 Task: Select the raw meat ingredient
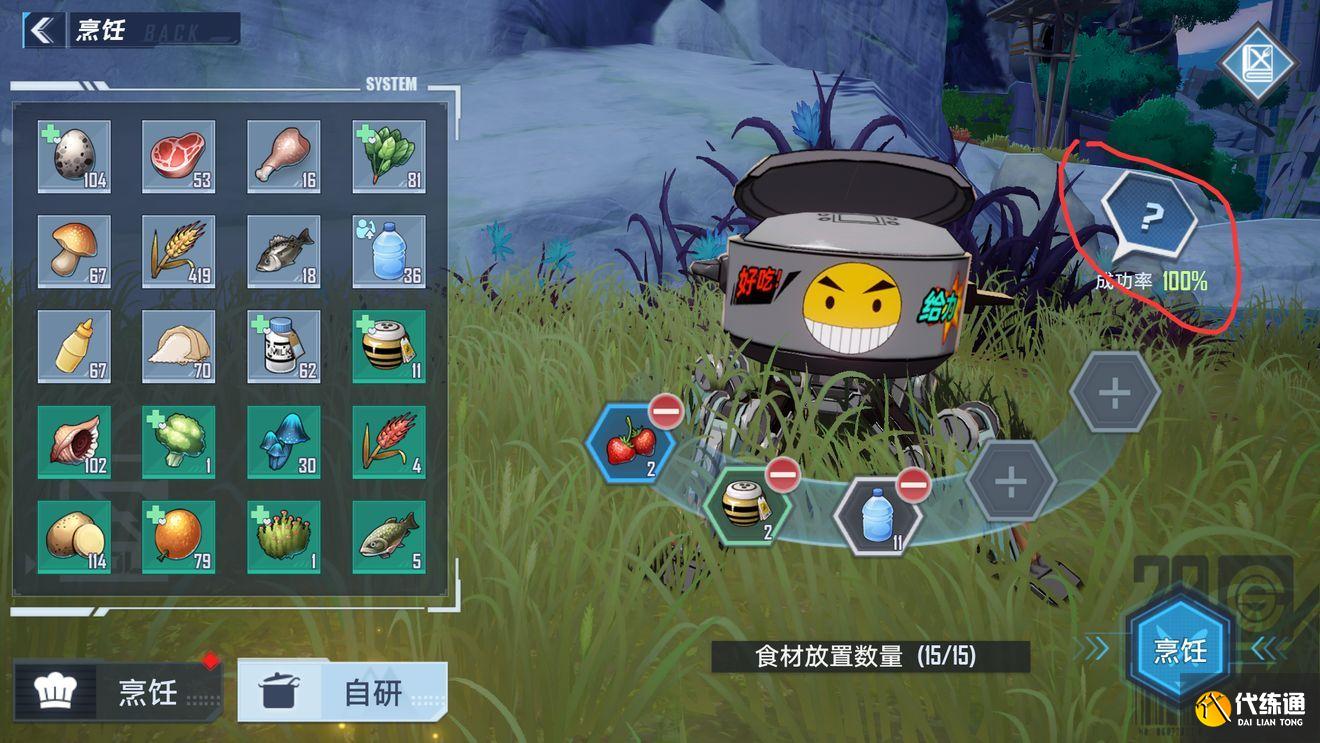coord(179,155)
